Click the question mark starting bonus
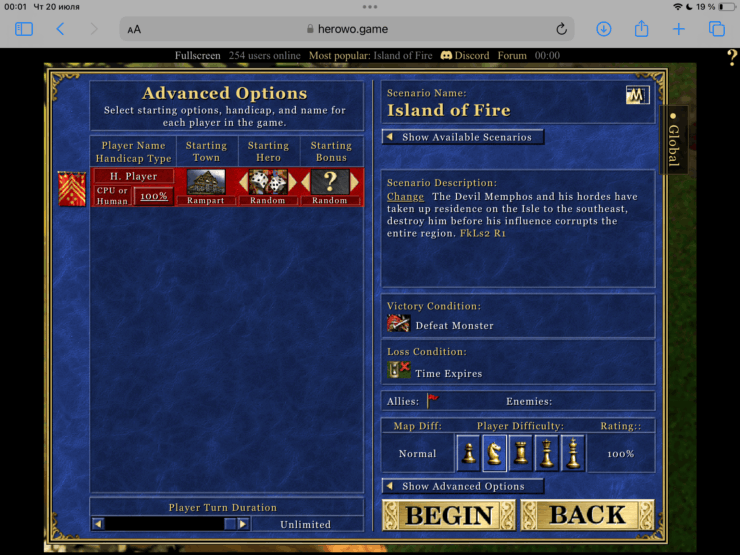Image resolution: width=740 pixels, height=555 pixels. click(x=330, y=182)
